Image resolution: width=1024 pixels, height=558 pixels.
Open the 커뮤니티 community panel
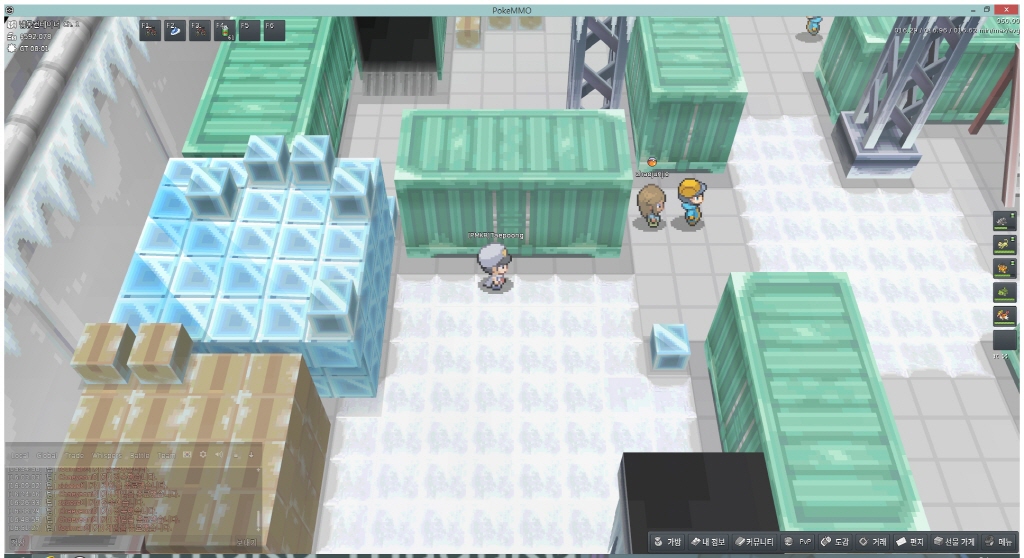pyautogui.click(x=756, y=541)
